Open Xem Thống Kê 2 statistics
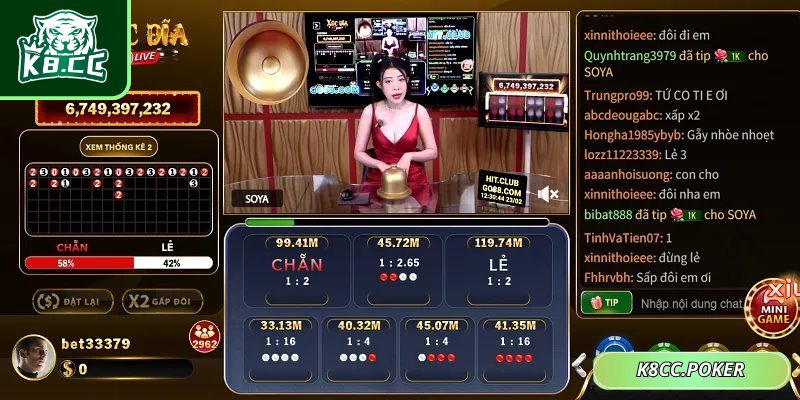The image size is (800, 400). [119, 146]
